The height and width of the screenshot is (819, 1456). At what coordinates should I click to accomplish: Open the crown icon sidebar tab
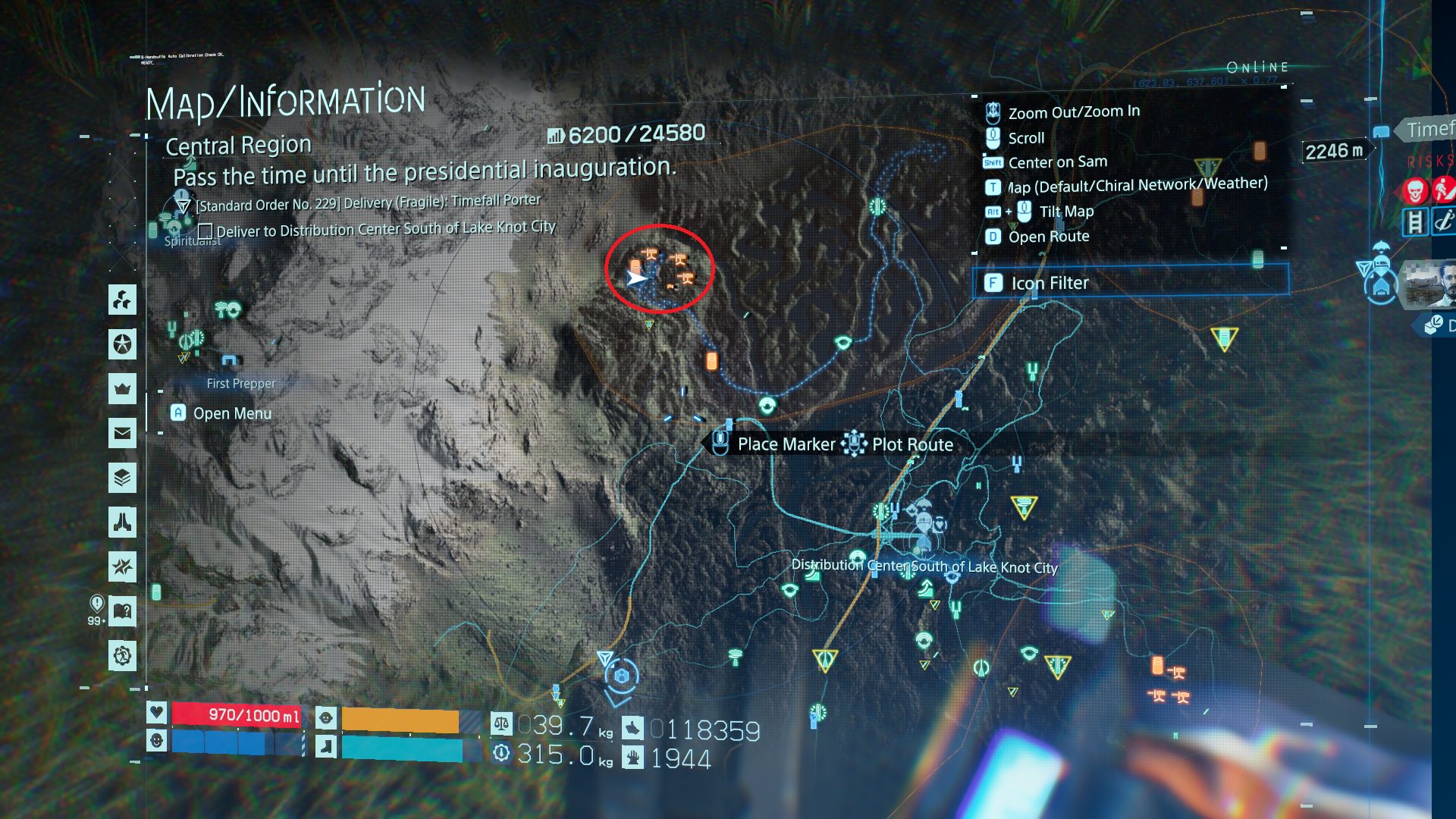pyautogui.click(x=122, y=389)
